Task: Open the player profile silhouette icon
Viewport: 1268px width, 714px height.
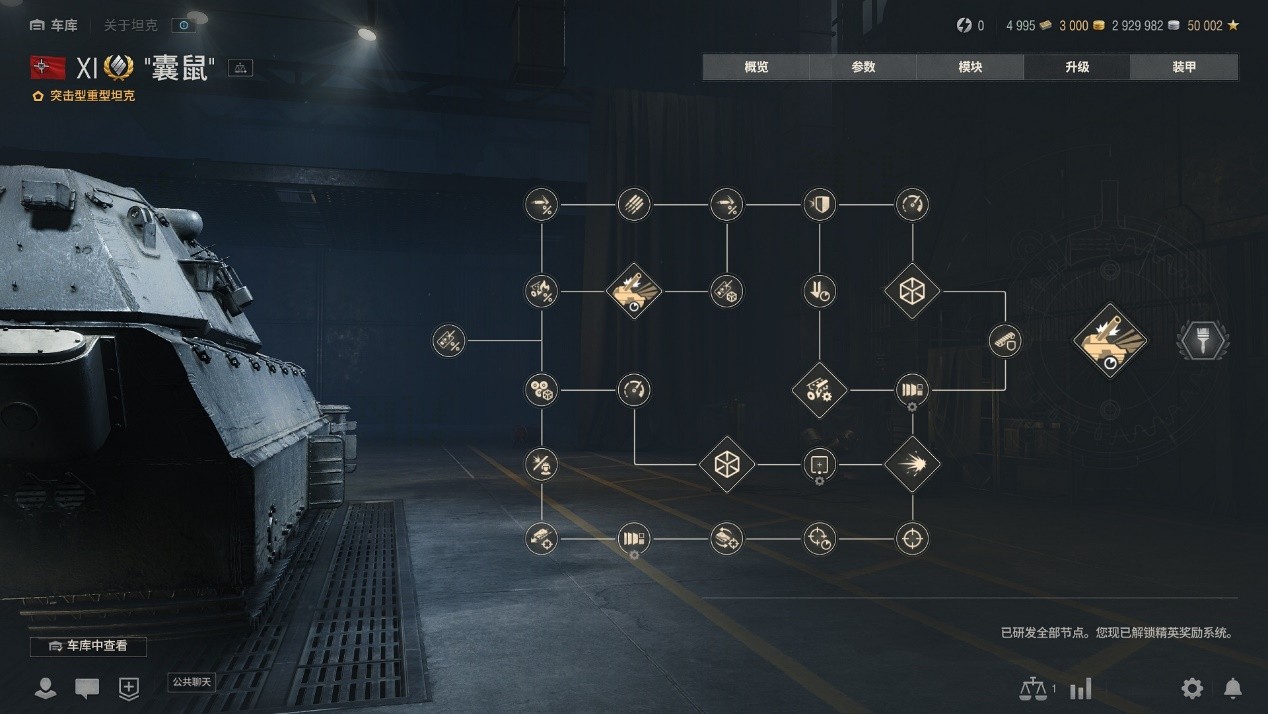Action: pyautogui.click(x=45, y=688)
